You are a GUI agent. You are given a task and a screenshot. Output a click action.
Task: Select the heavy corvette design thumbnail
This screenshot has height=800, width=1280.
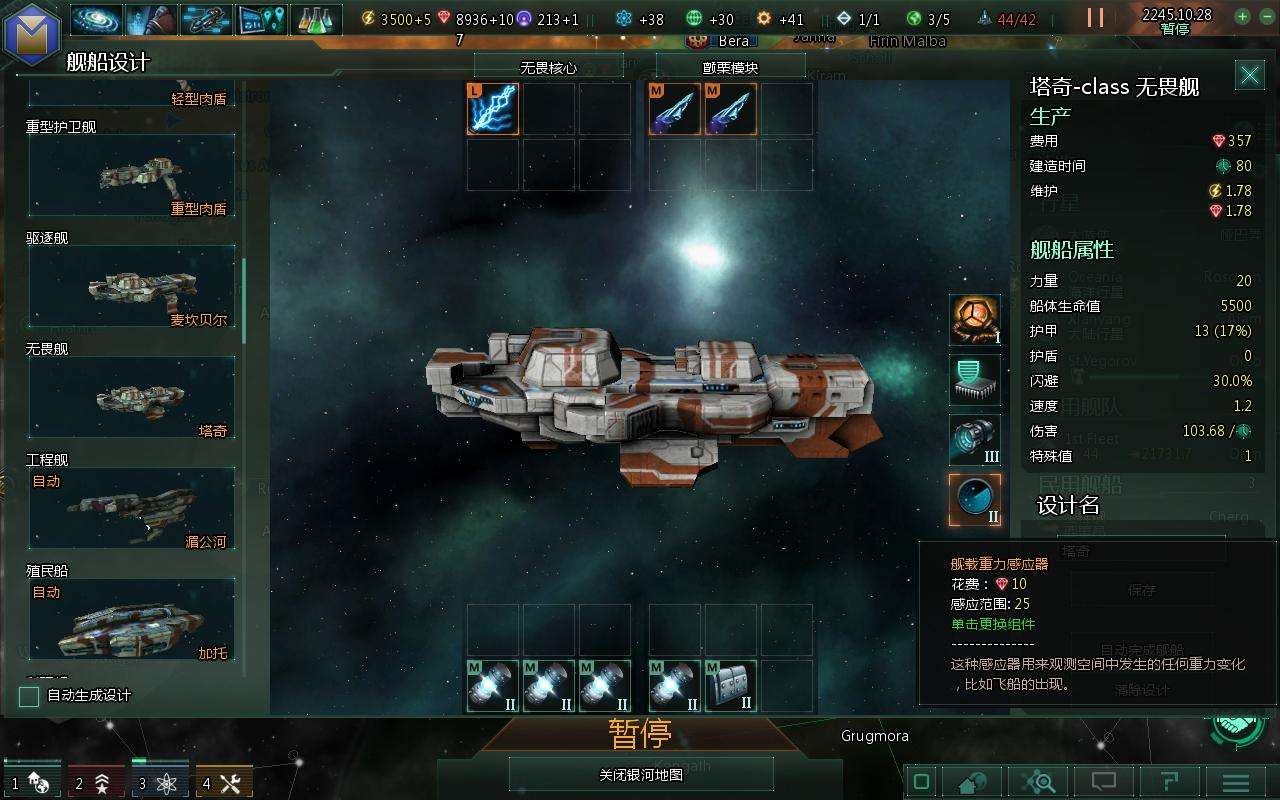pyautogui.click(x=132, y=176)
